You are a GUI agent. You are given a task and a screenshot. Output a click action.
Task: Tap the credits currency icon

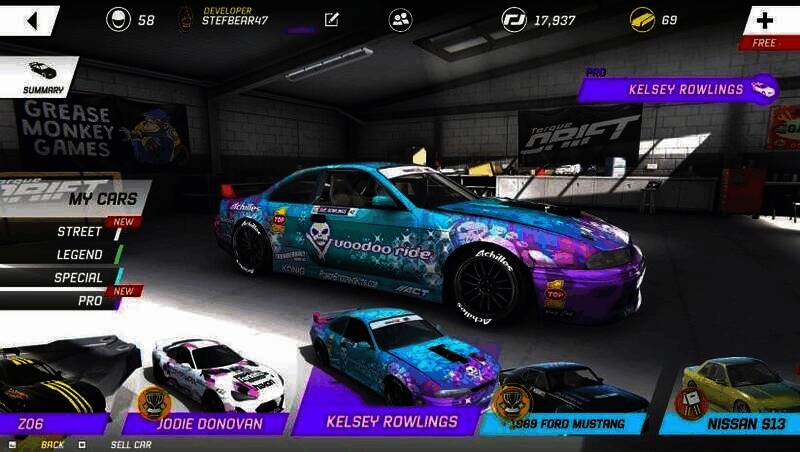click(x=514, y=20)
